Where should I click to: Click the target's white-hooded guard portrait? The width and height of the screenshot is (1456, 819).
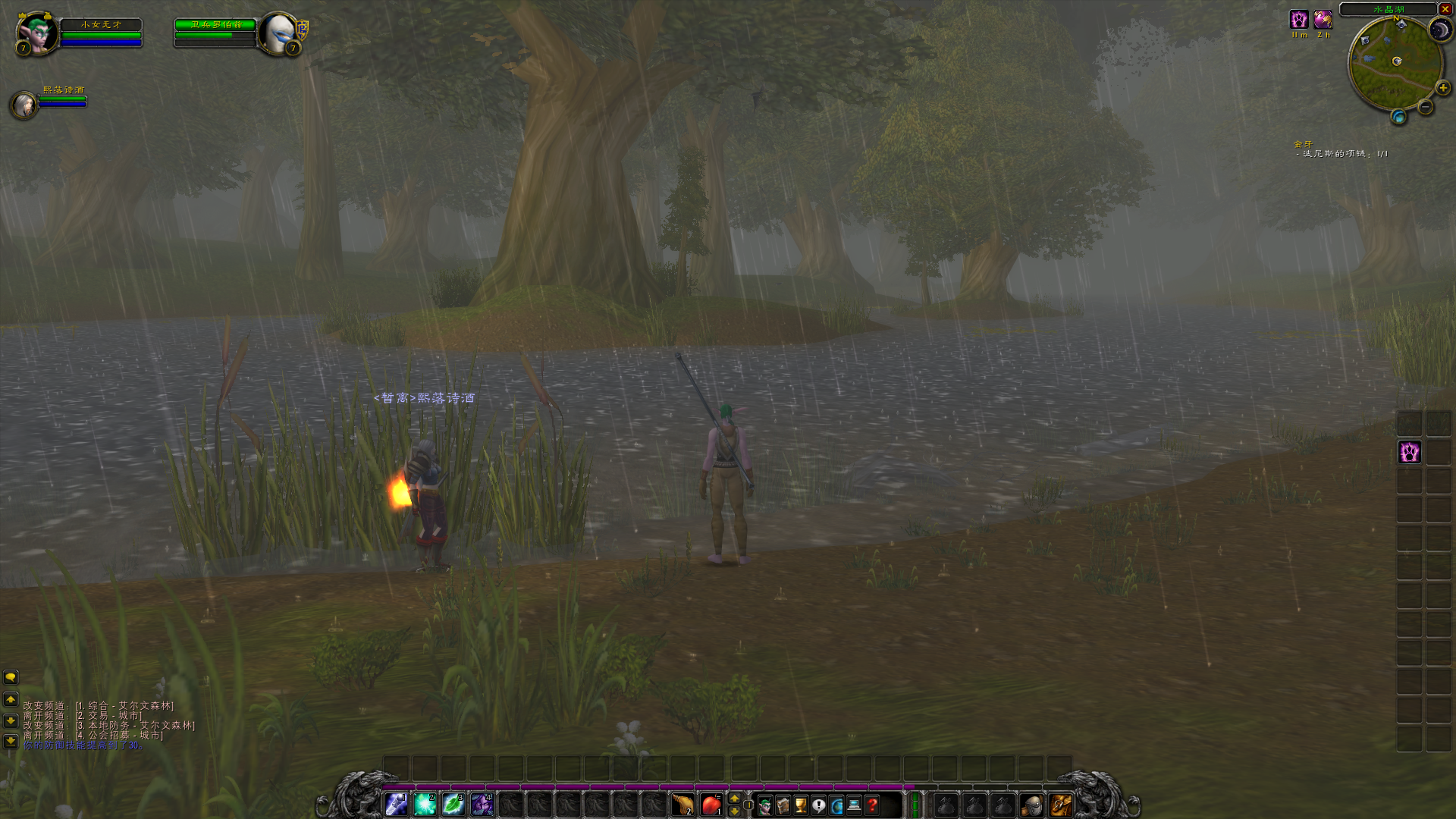278,33
